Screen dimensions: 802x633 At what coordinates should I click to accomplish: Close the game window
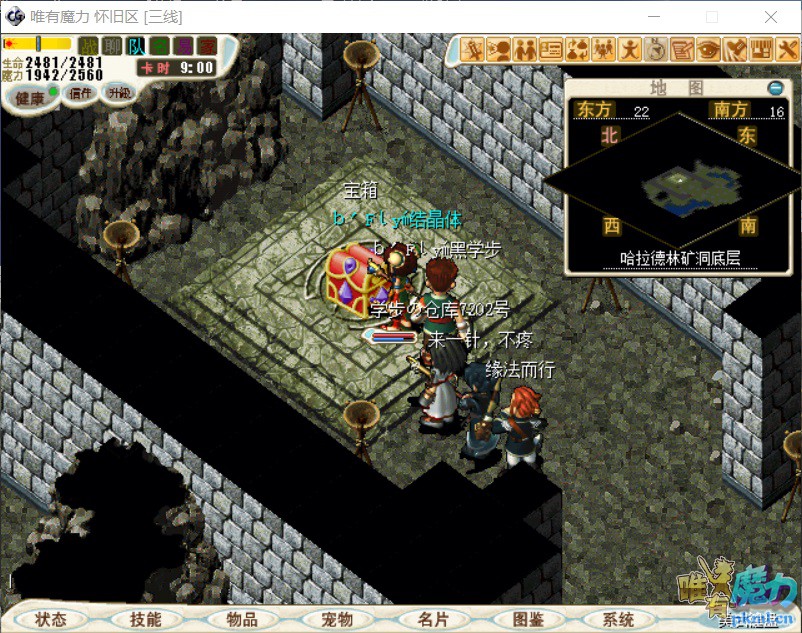[771, 17]
